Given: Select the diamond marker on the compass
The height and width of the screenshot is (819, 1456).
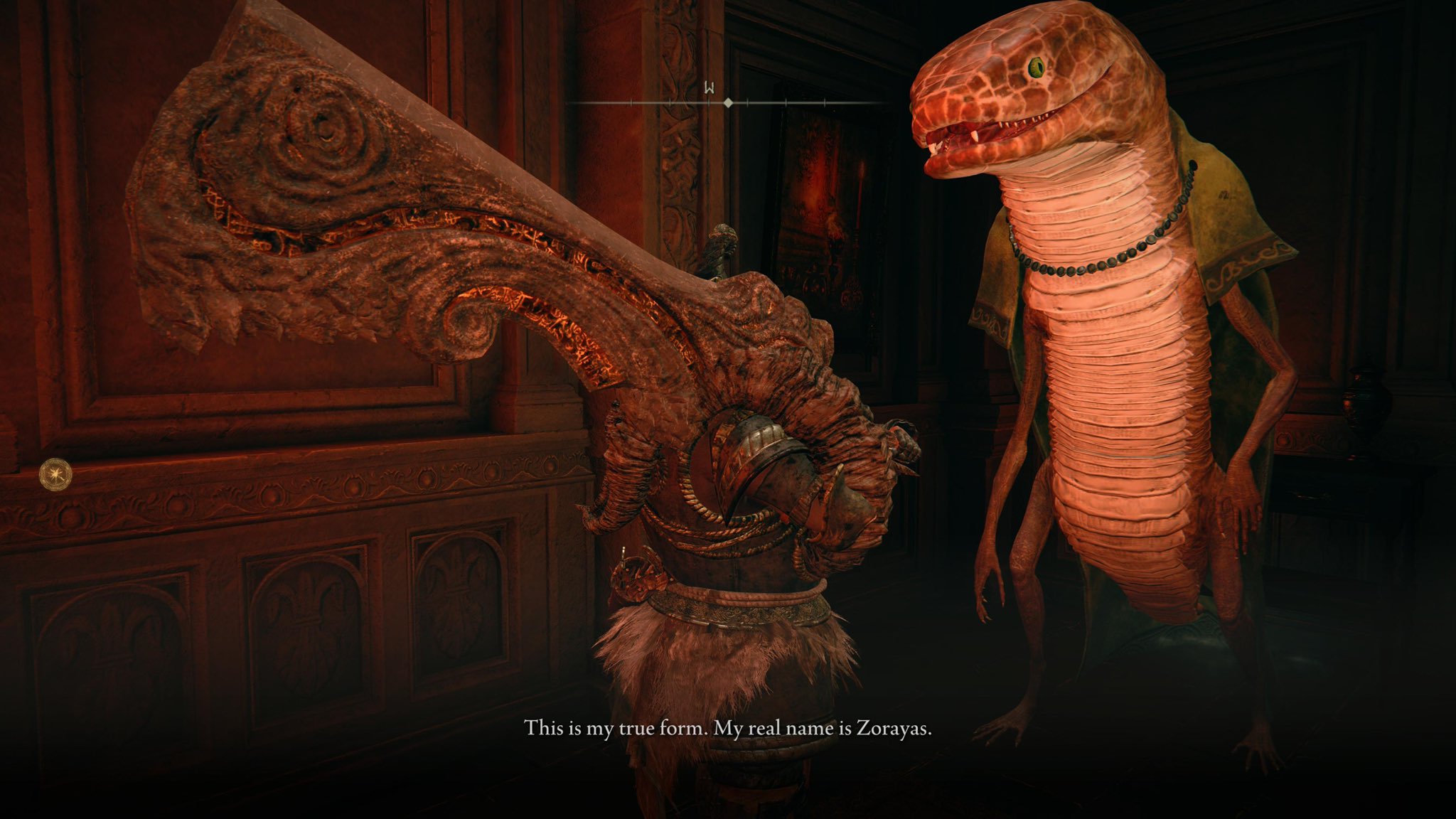Looking at the screenshot, I should click(x=728, y=103).
